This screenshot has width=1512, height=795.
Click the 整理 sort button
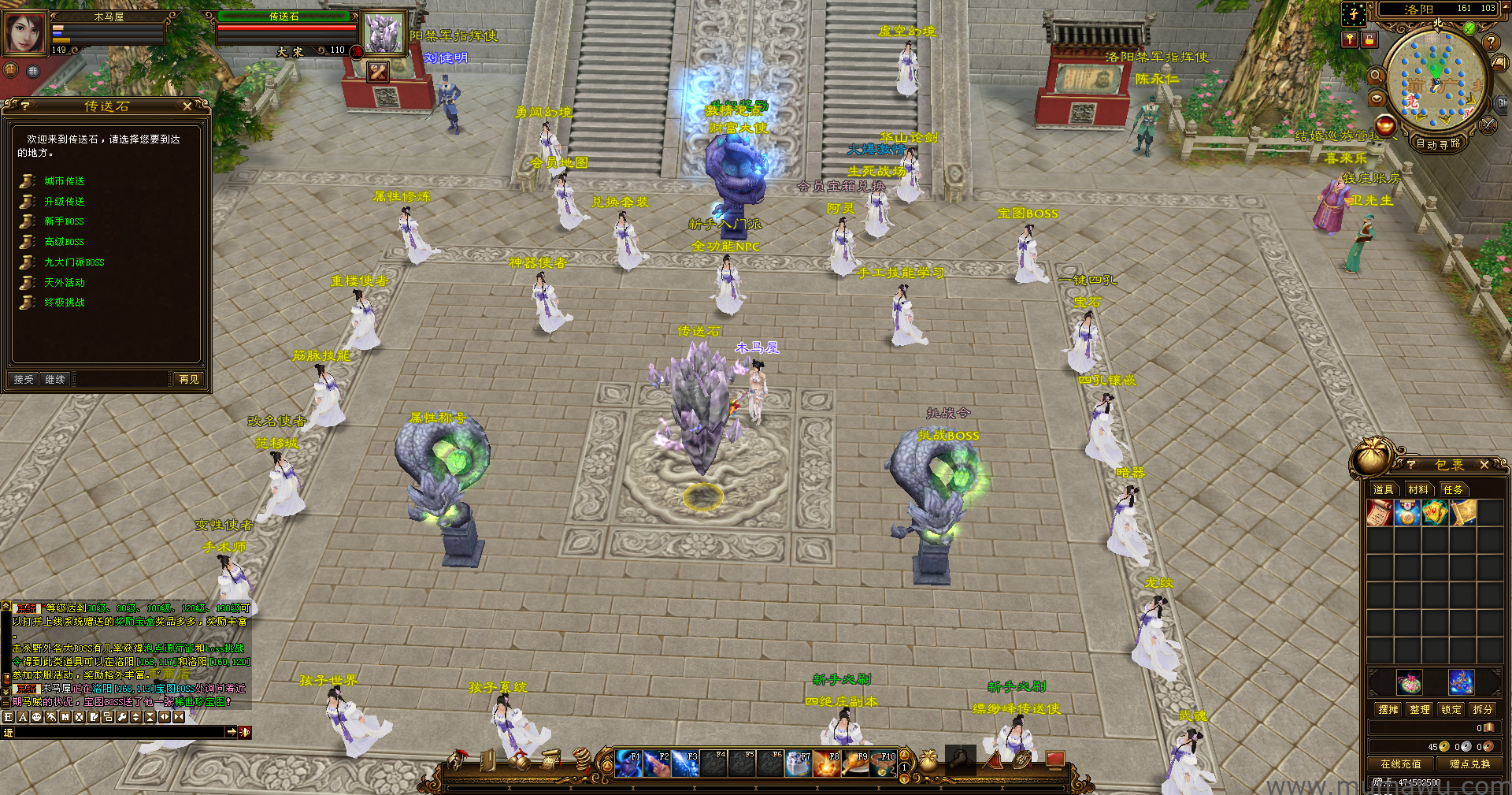[x=1420, y=709]
